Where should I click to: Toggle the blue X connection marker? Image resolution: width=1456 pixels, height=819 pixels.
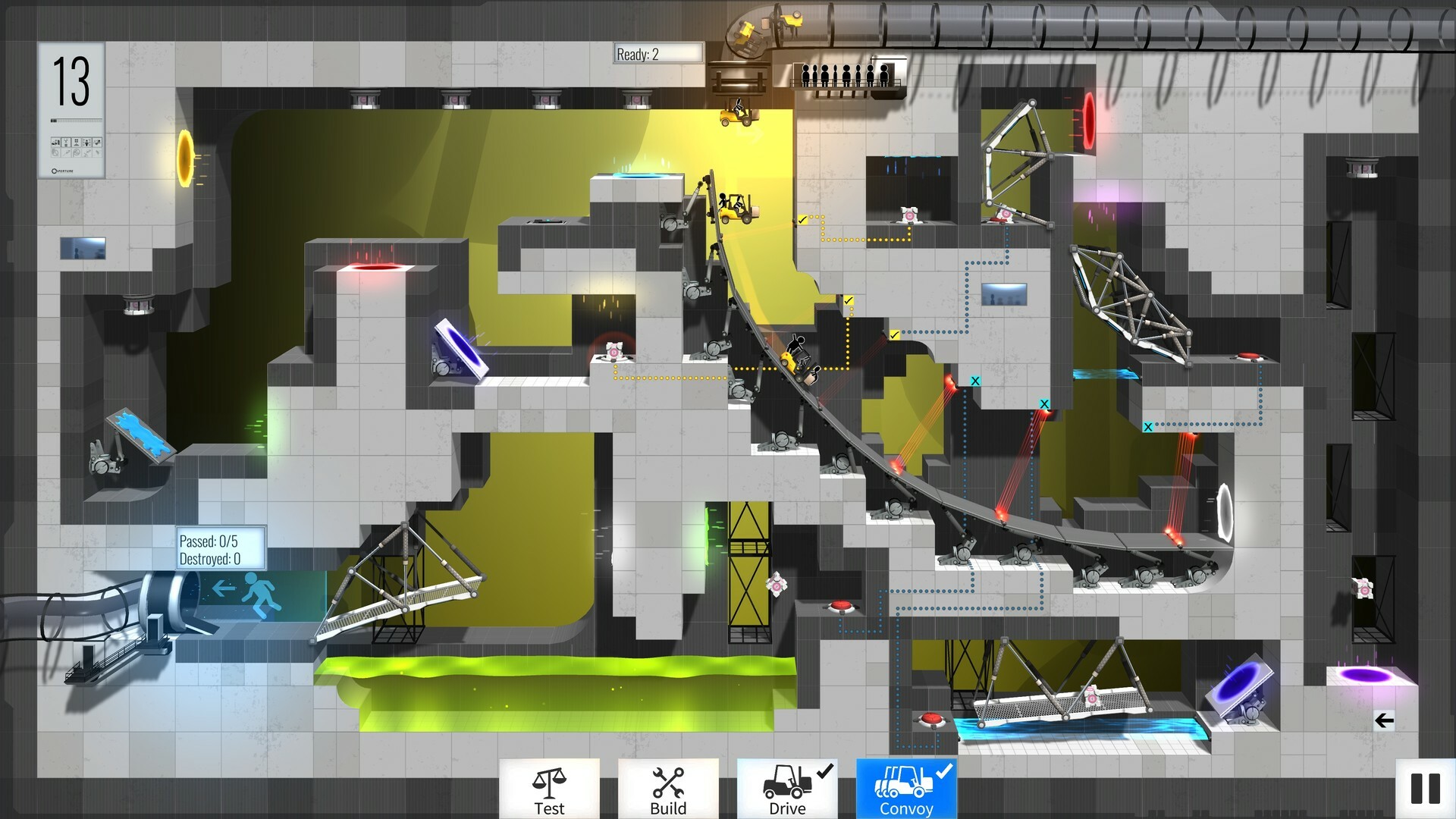(974, 382)
